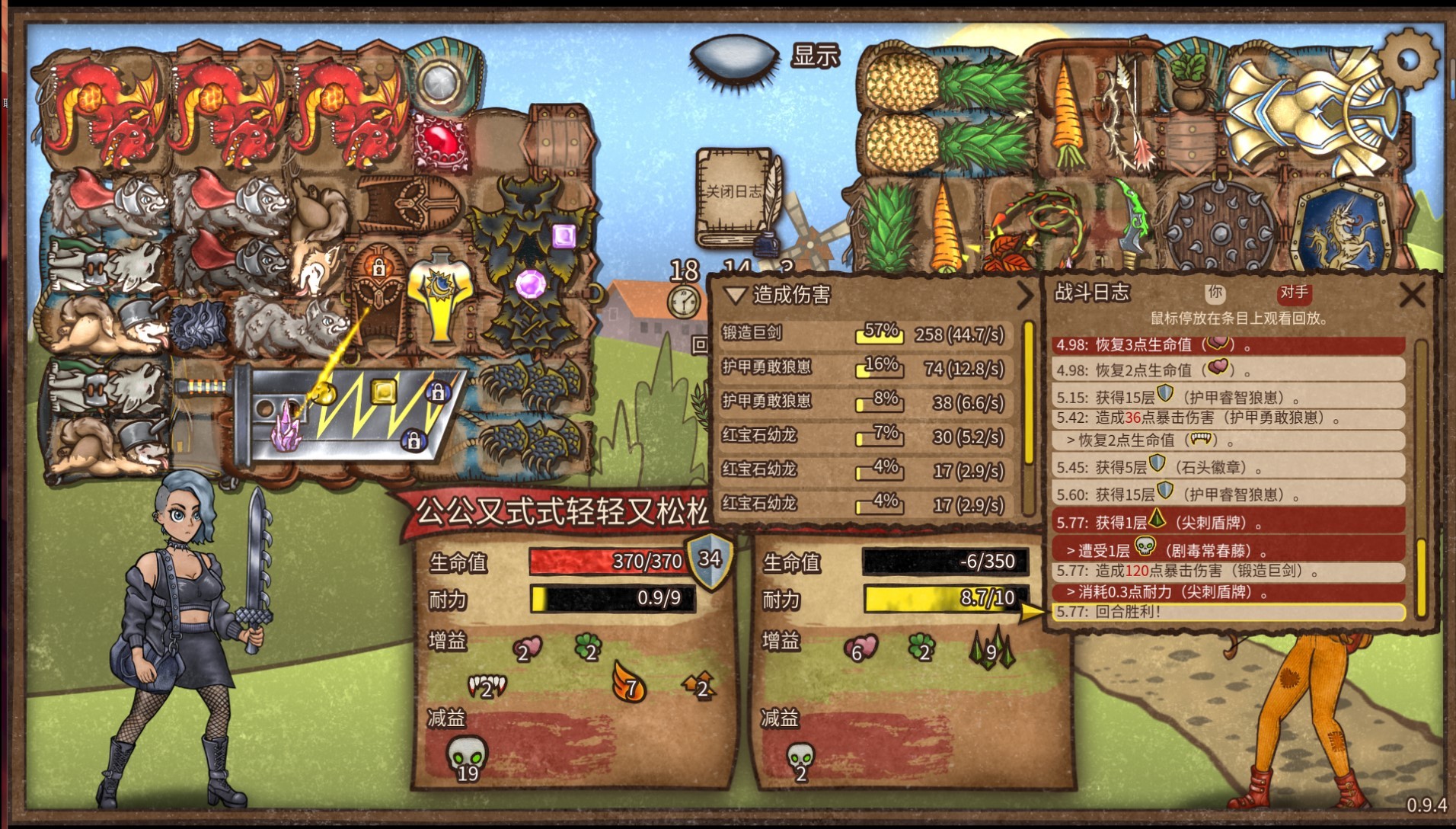Select the opponent's round spiked shield item
Image resolution: width=1456 pixels, height=829 pixels.
pyautogui.click(x=1218, y=226)
